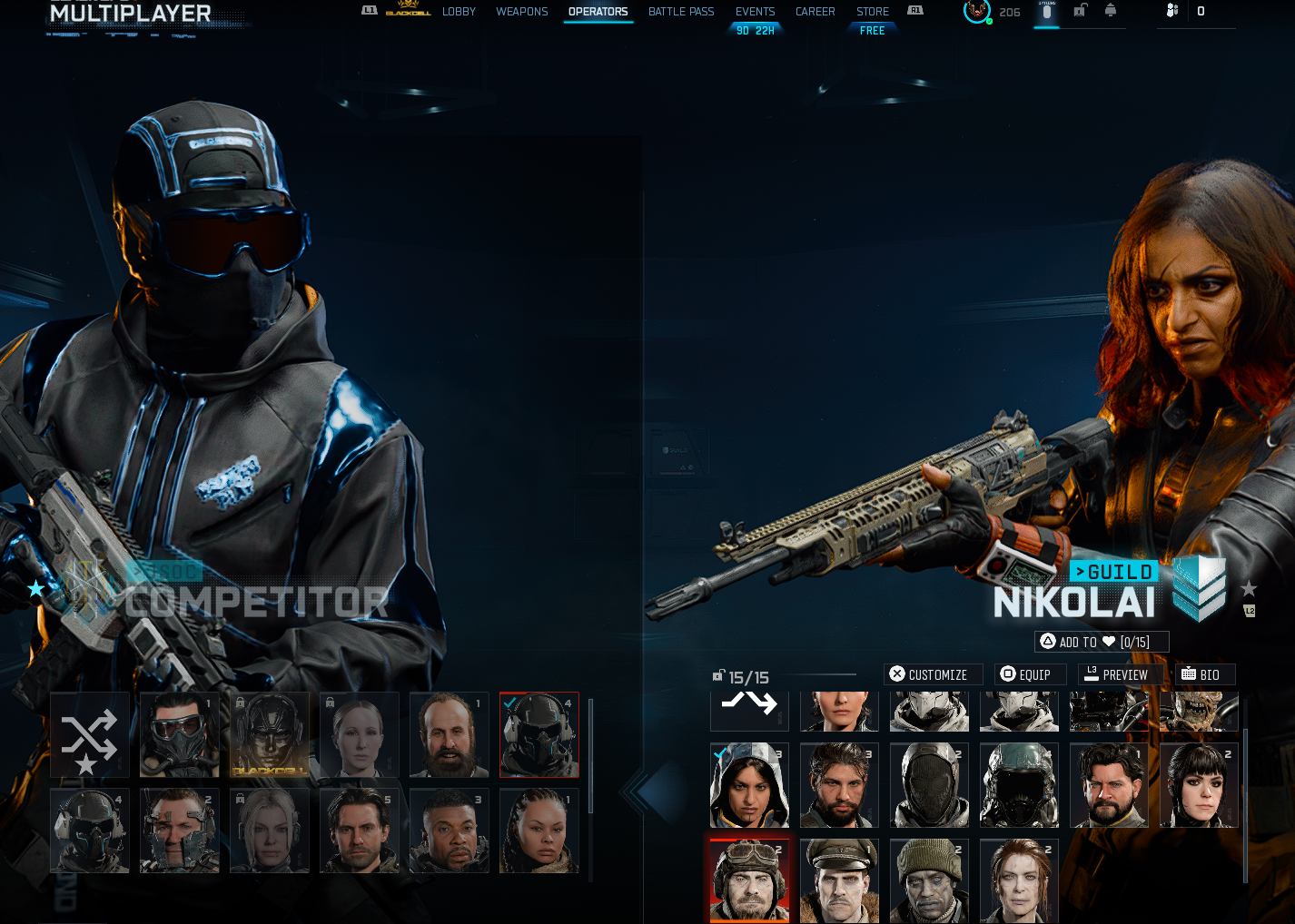
Task: Select the aviator cap and goggles operator
Action: pyautogui.click(x=749, y=880)
